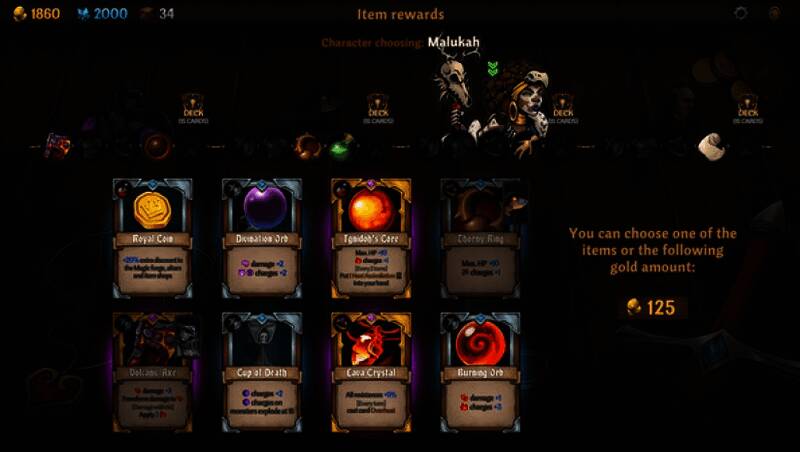Choose the Ebony Ring reward card
The width and height of the screenshot is (800, 452).
480,237
